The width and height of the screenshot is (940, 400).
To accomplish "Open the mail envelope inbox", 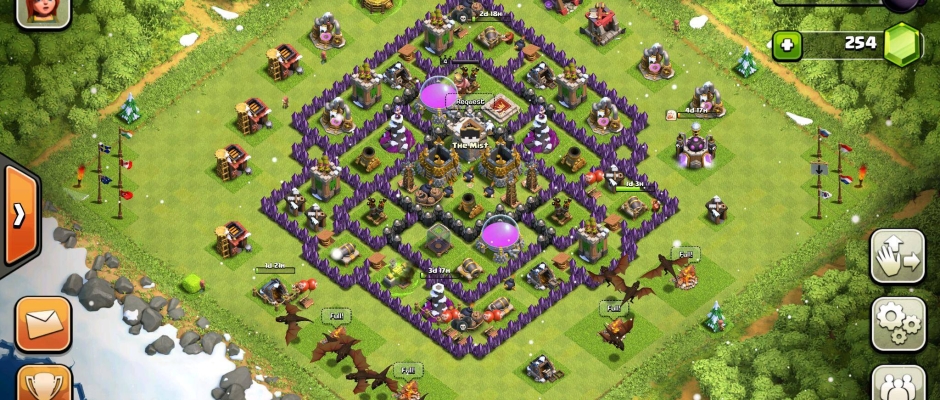I will (x=43, y=323).
